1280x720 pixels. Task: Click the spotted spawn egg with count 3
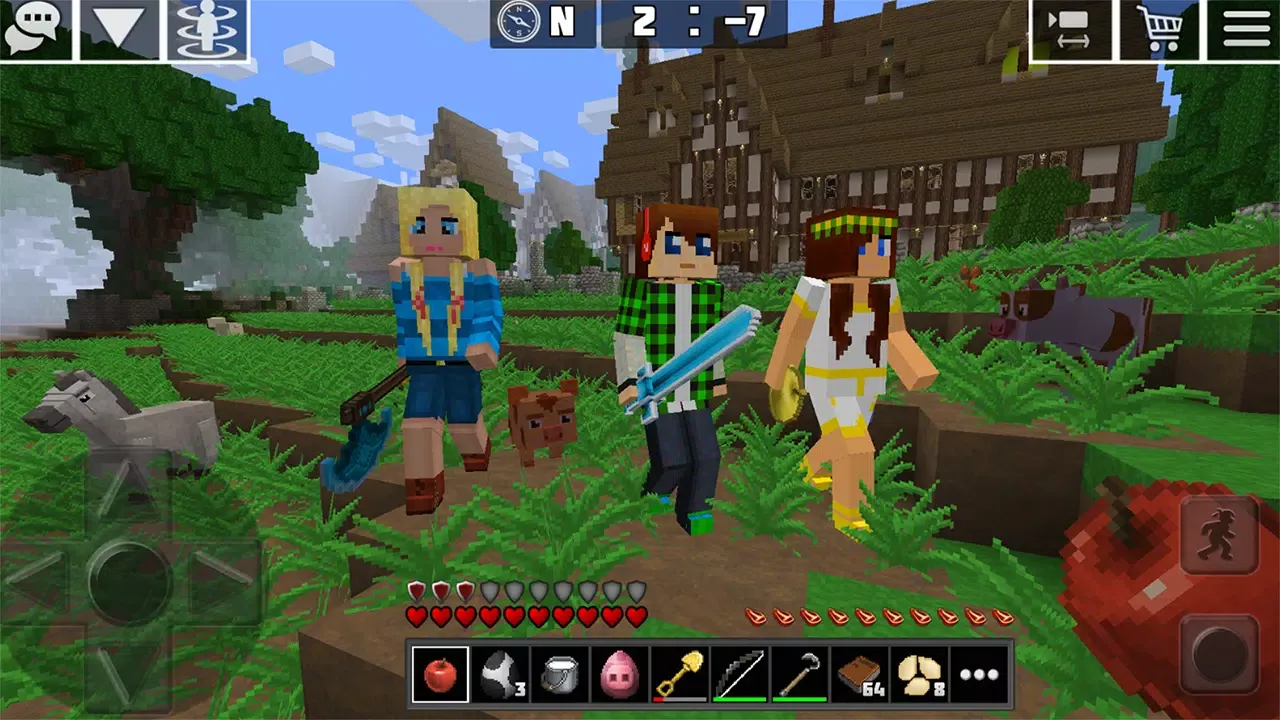(500, 673)
